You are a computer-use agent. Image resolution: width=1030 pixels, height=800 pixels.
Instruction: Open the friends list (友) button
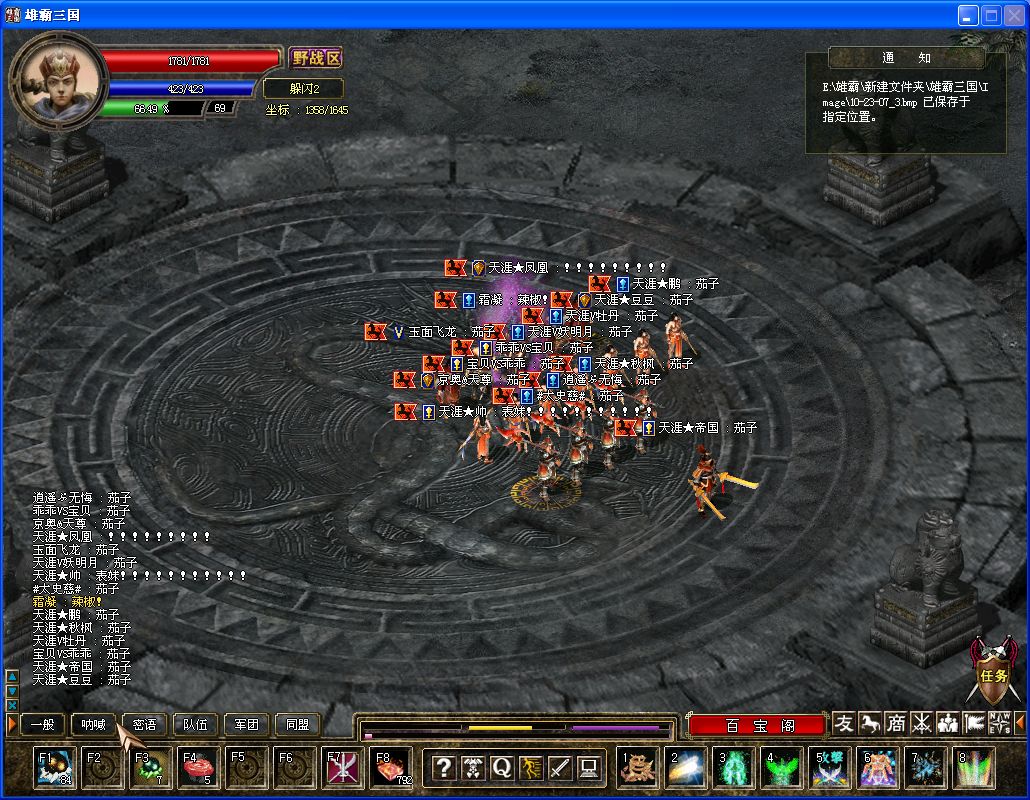(845, 723)
